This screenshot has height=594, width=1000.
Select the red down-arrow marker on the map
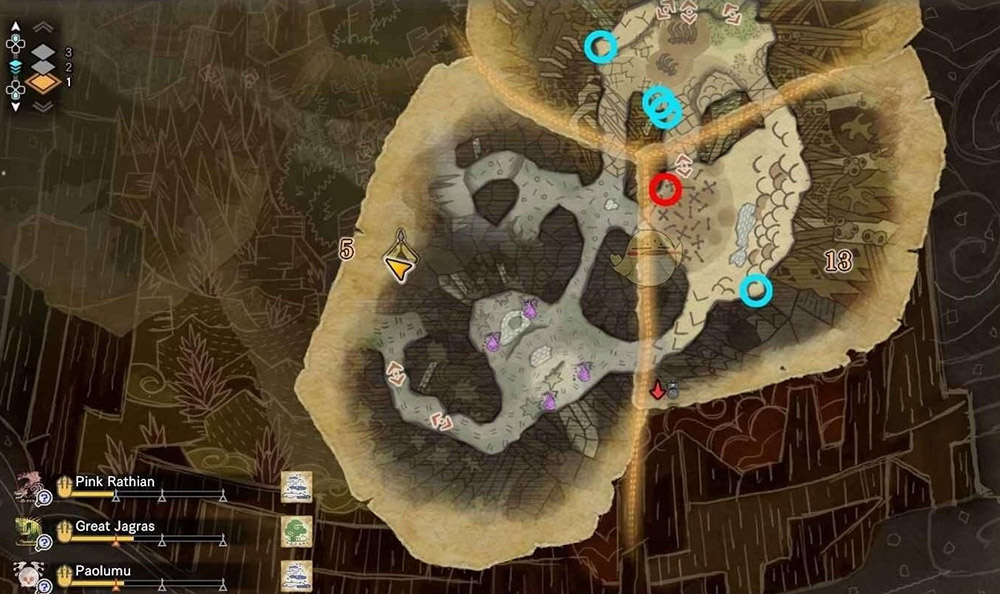tap(657, 390)
